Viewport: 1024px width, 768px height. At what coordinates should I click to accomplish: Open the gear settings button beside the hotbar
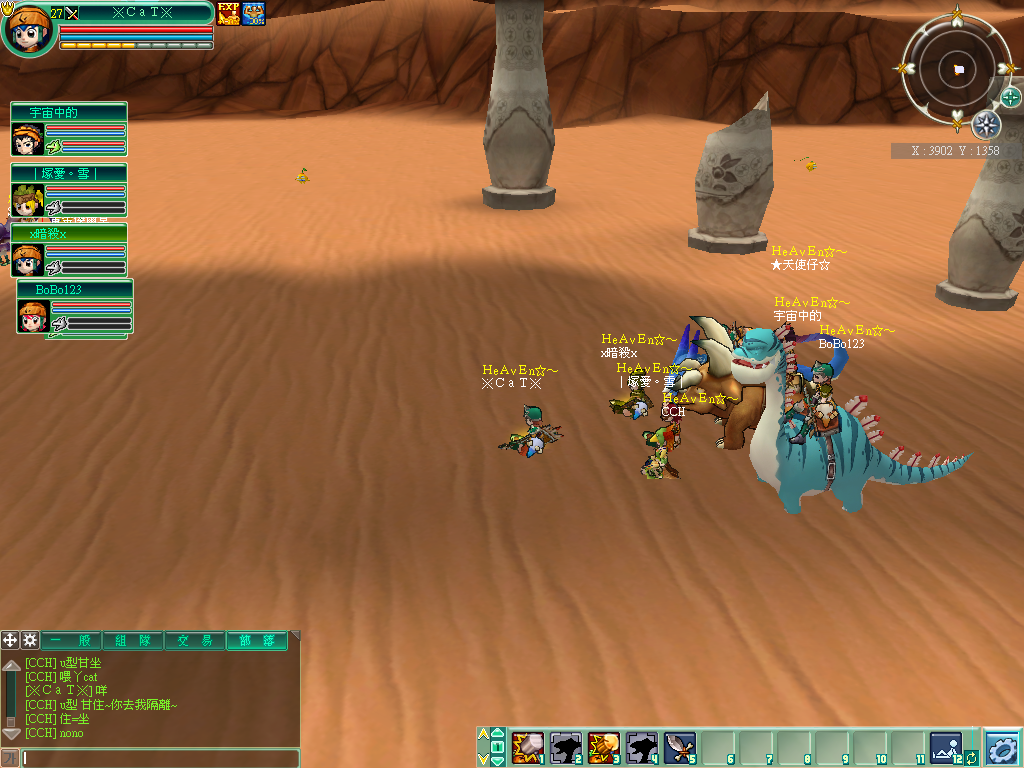[1001, 747]
